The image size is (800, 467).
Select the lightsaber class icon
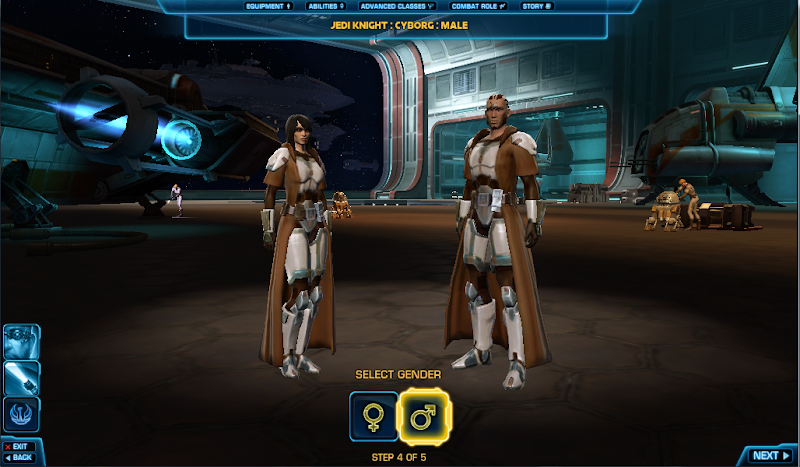point(22,378)
